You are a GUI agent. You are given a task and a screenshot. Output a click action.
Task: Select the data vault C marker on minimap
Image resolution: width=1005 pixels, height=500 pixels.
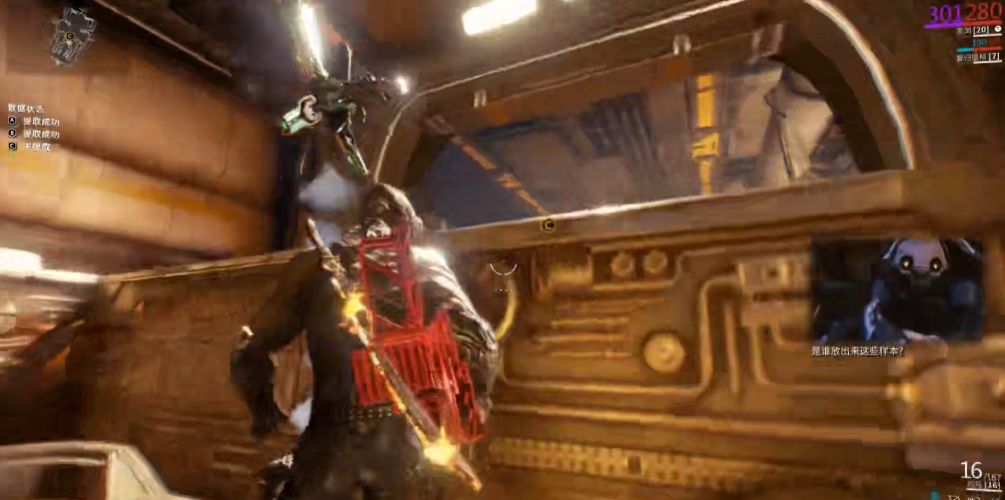pyautogui.click(x=70, y=35)
